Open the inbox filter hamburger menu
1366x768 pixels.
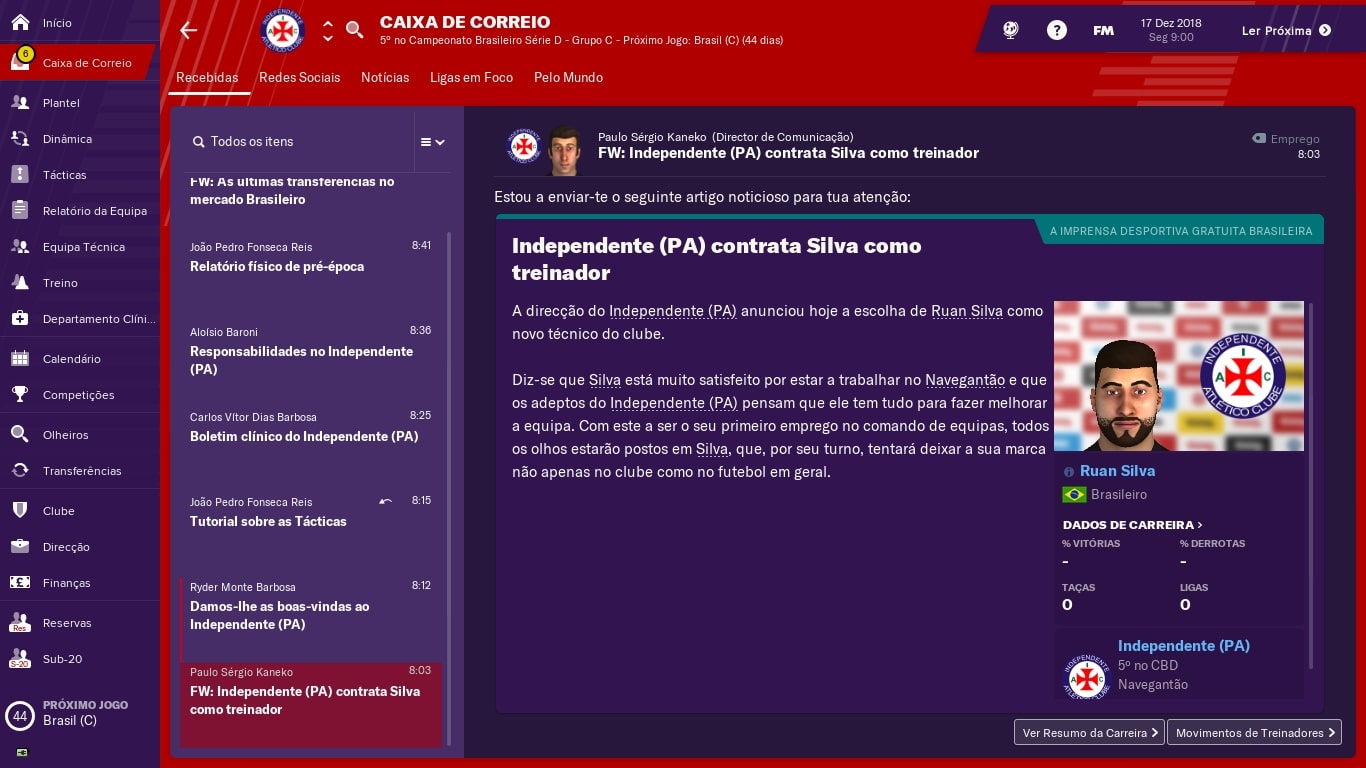[426, 141]
